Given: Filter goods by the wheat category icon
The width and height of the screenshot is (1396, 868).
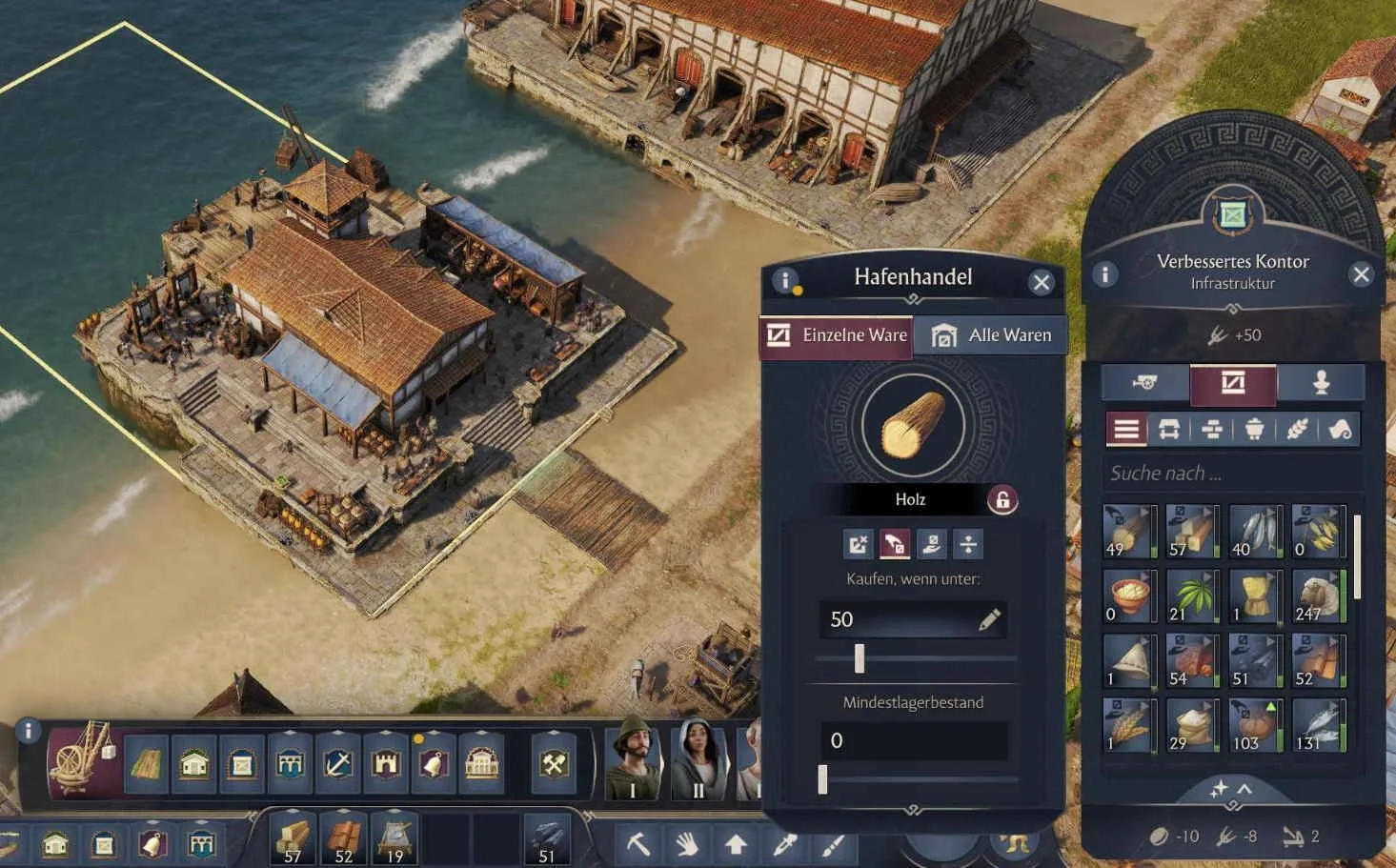Looking at the screenshot, I should pyautogui.click(x=1296, y=430).
